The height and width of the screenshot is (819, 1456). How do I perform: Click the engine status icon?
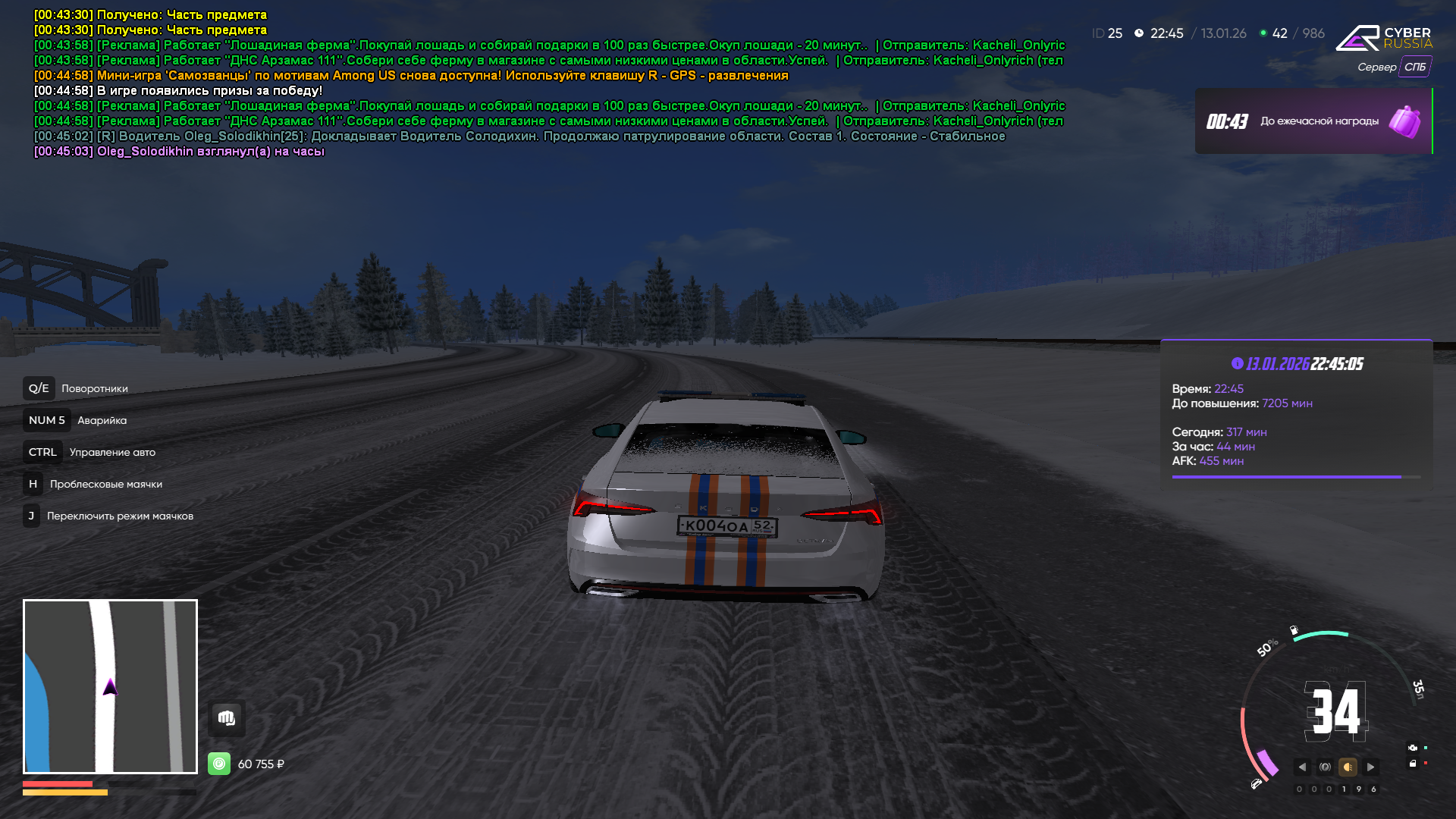1412,748
